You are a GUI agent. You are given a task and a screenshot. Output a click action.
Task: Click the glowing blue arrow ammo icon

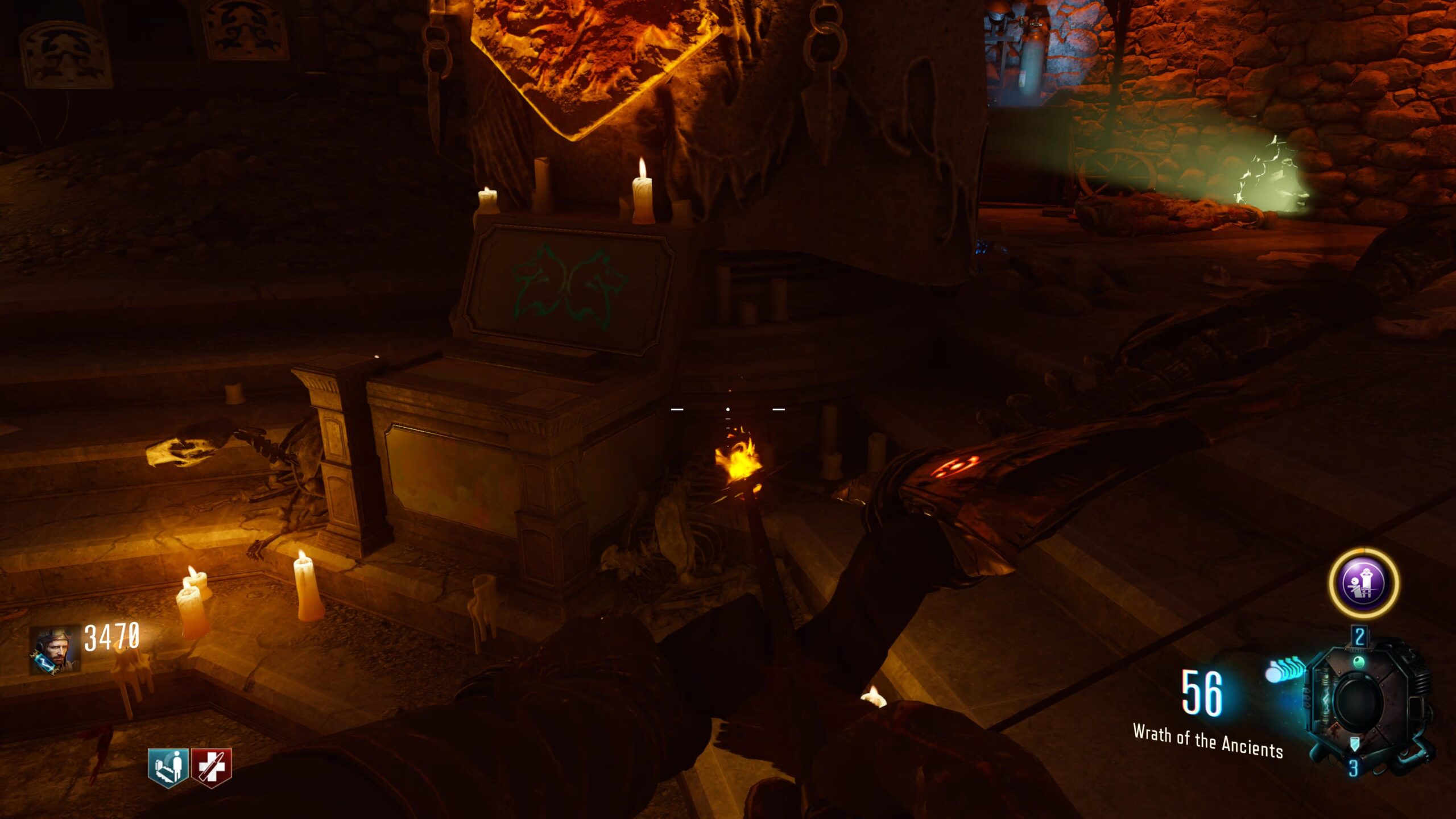(1285, 669)
